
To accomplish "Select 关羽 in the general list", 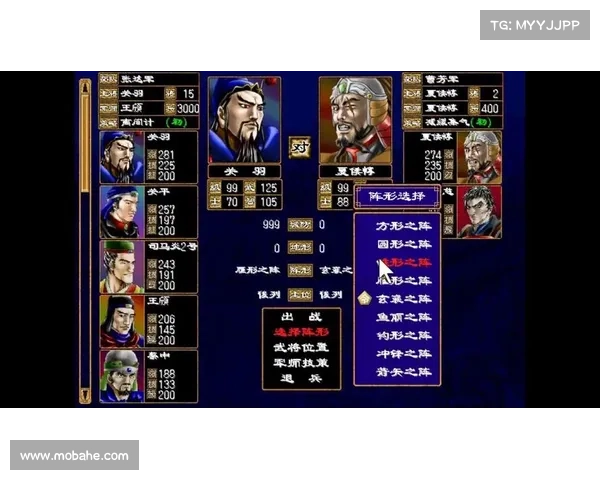I will coord(148,157).
